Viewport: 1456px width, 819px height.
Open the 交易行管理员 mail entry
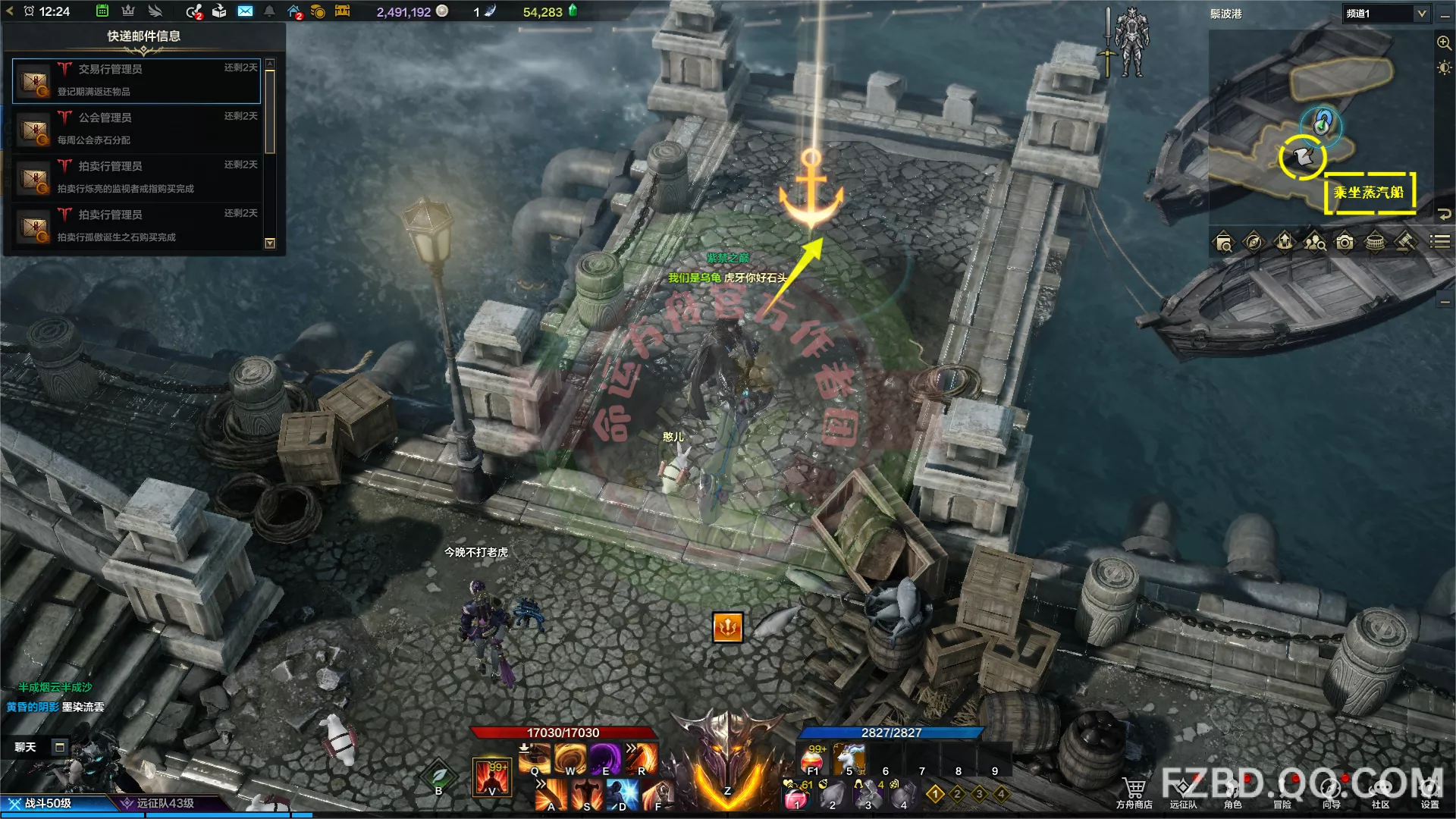click(x=136, y=80)
